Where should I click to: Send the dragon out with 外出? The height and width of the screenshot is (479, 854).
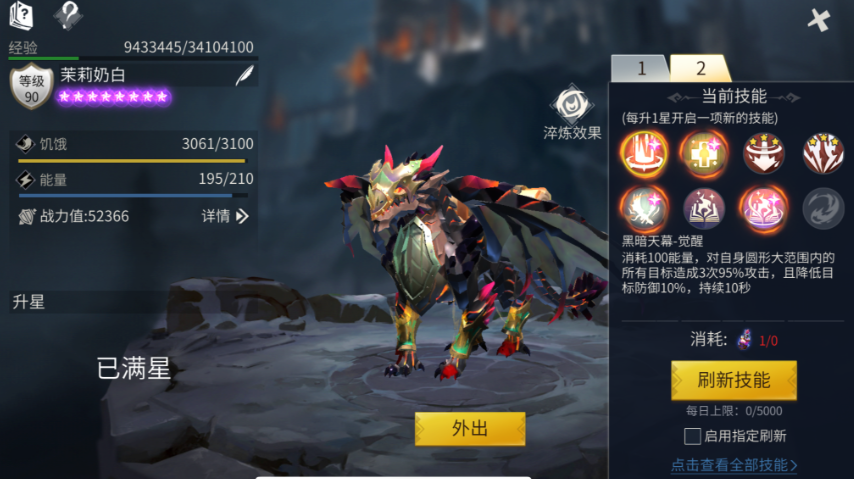pyautogui.click(x=470, y=428)
